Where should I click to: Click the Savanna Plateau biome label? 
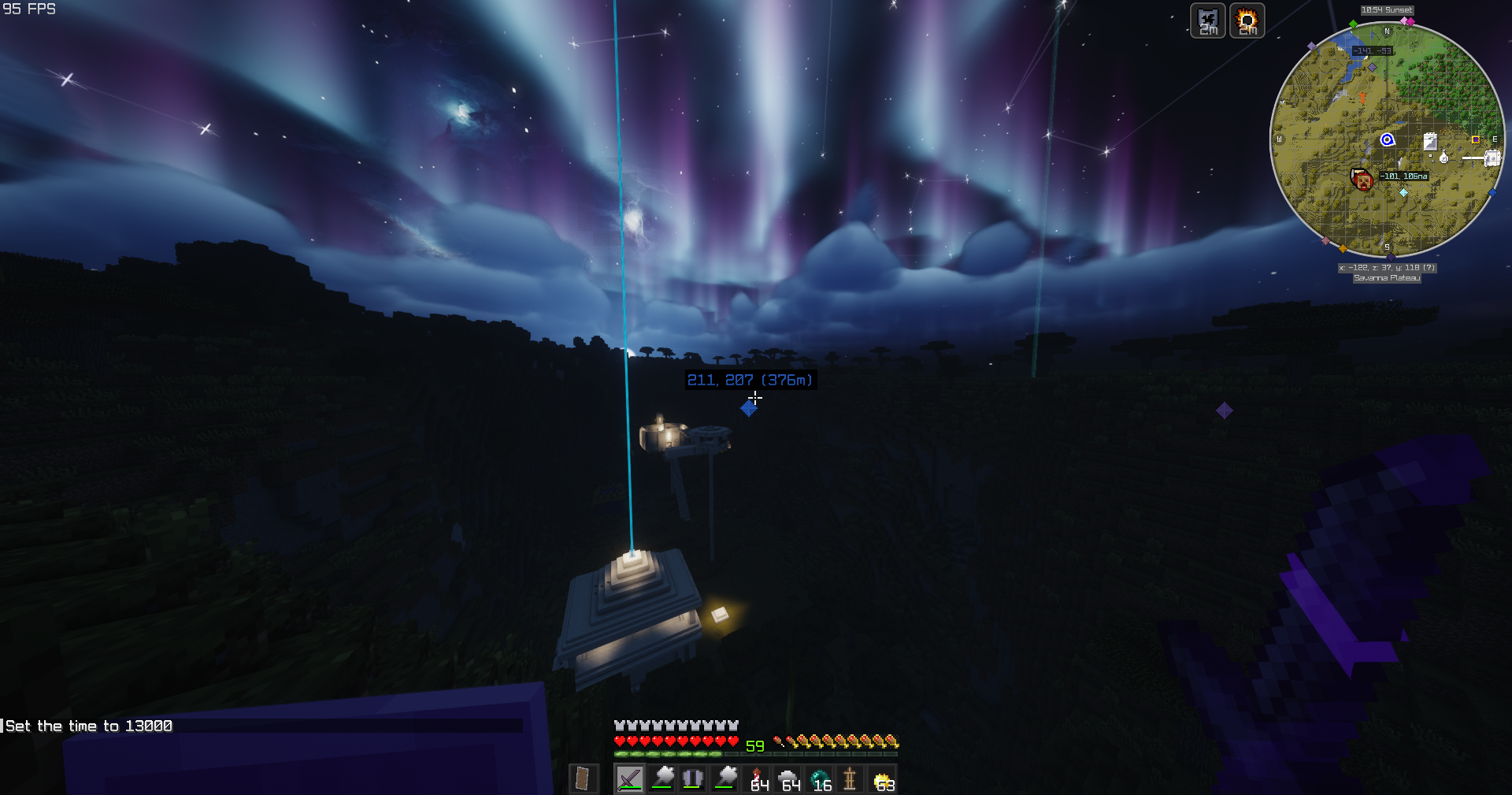pyautogui.click(x=1387, y=279)
